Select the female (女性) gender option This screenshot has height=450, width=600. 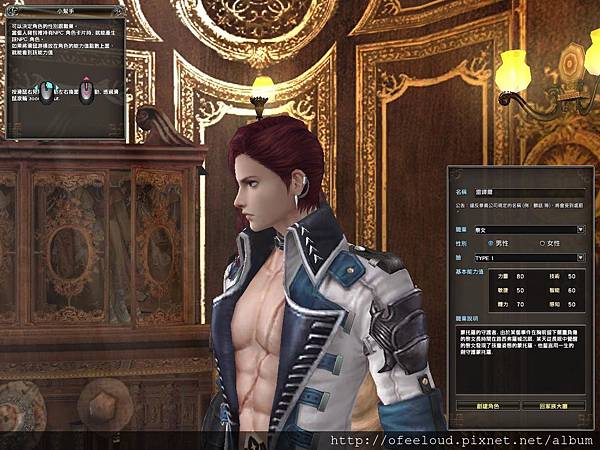[542, 243]
